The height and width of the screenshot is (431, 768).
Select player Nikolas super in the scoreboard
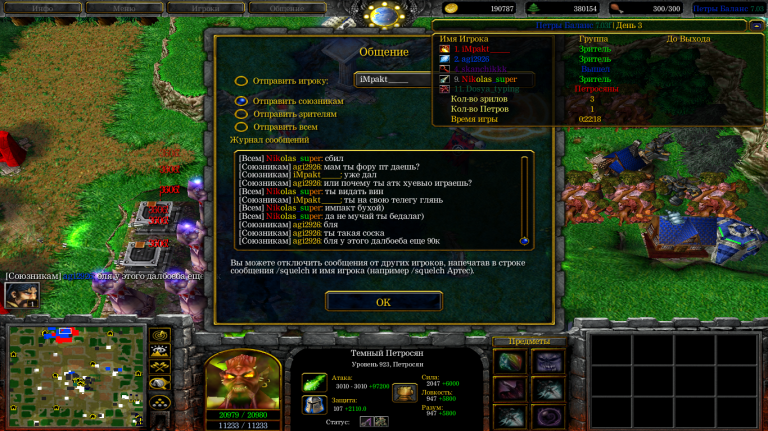click(489, 79)
